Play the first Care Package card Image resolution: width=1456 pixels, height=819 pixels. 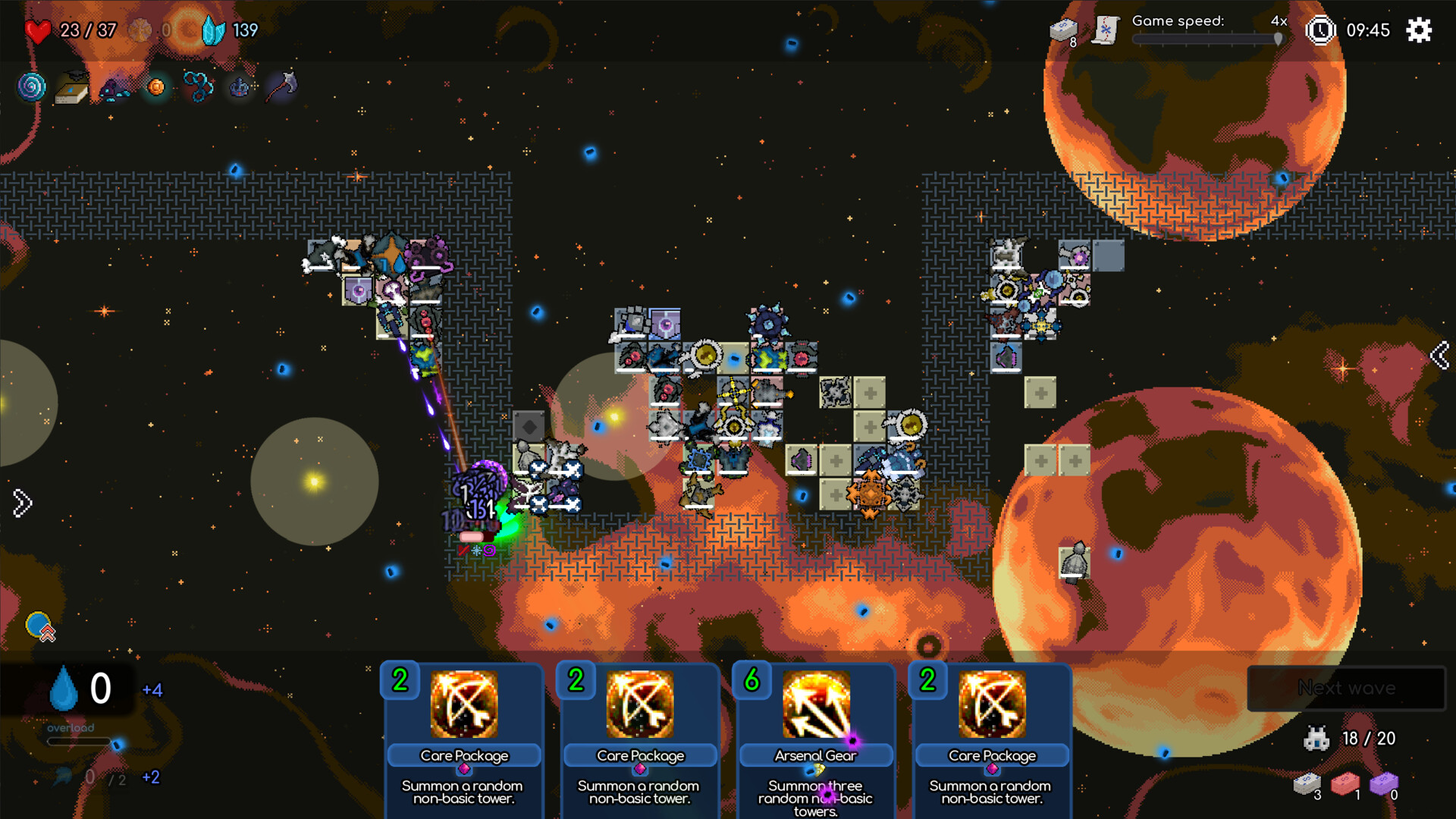[463, 728]
